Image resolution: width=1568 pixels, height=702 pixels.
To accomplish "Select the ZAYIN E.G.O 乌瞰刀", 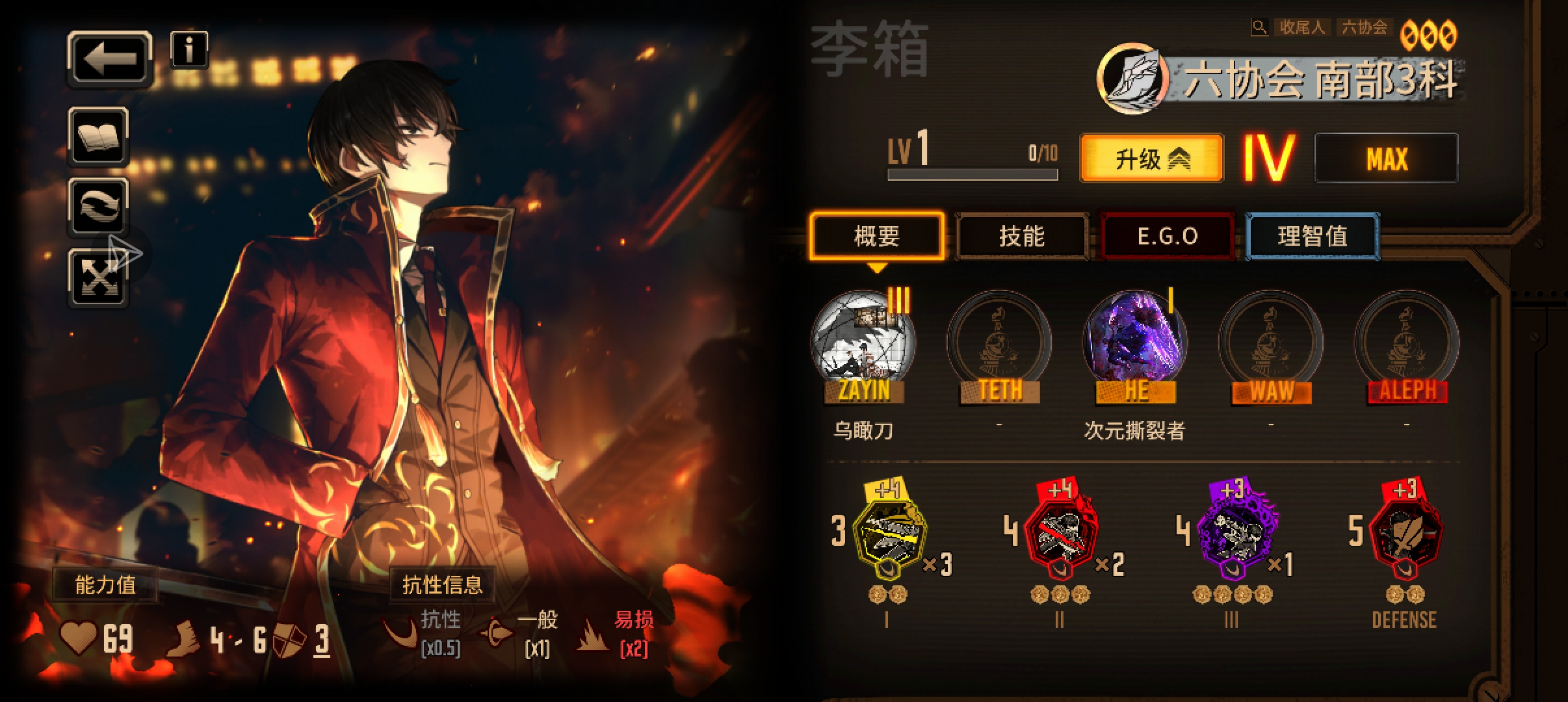I will [863, 343].
